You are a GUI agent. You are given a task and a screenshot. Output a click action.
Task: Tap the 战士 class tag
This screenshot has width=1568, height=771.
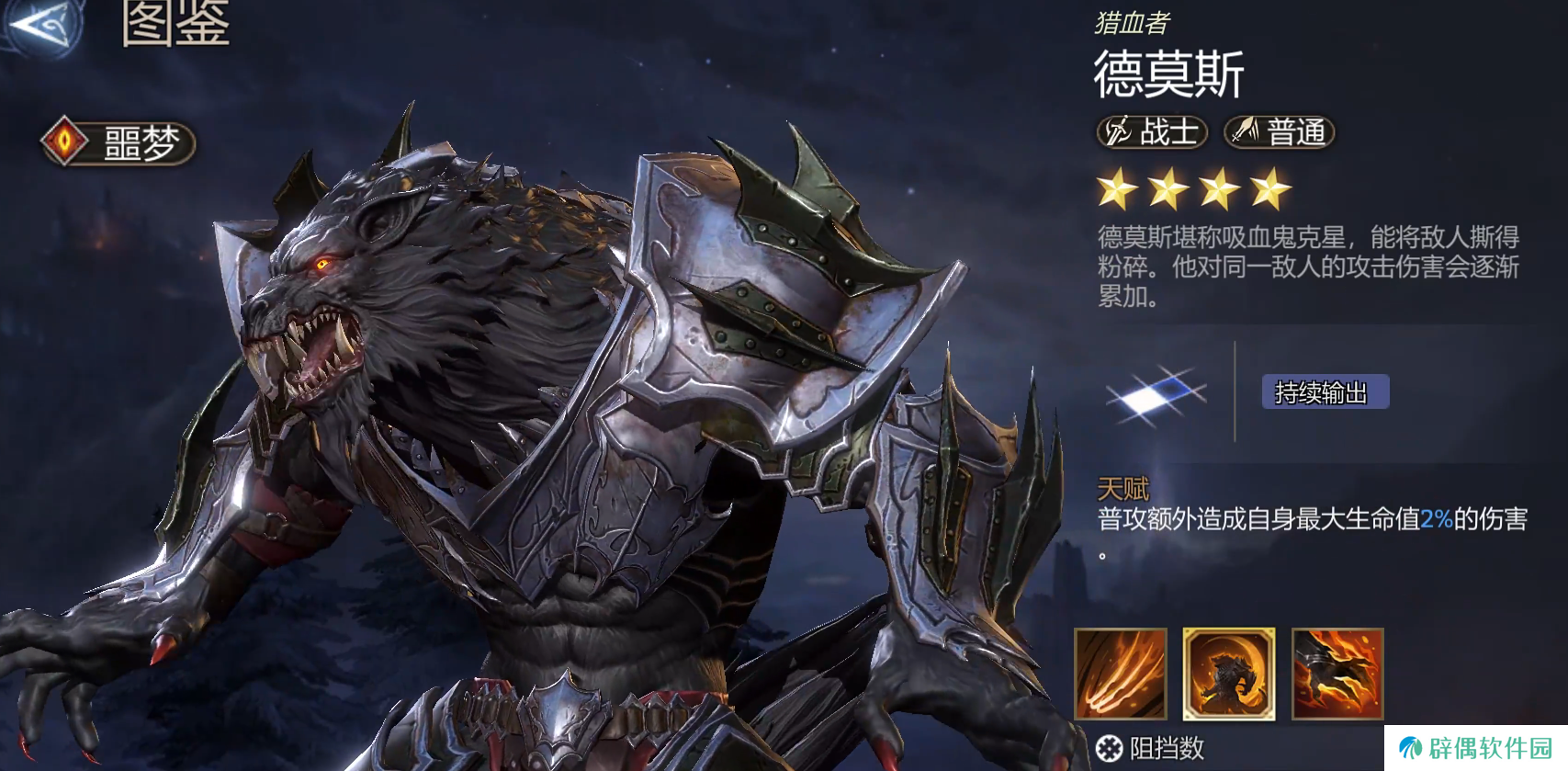coord(1152,132)
